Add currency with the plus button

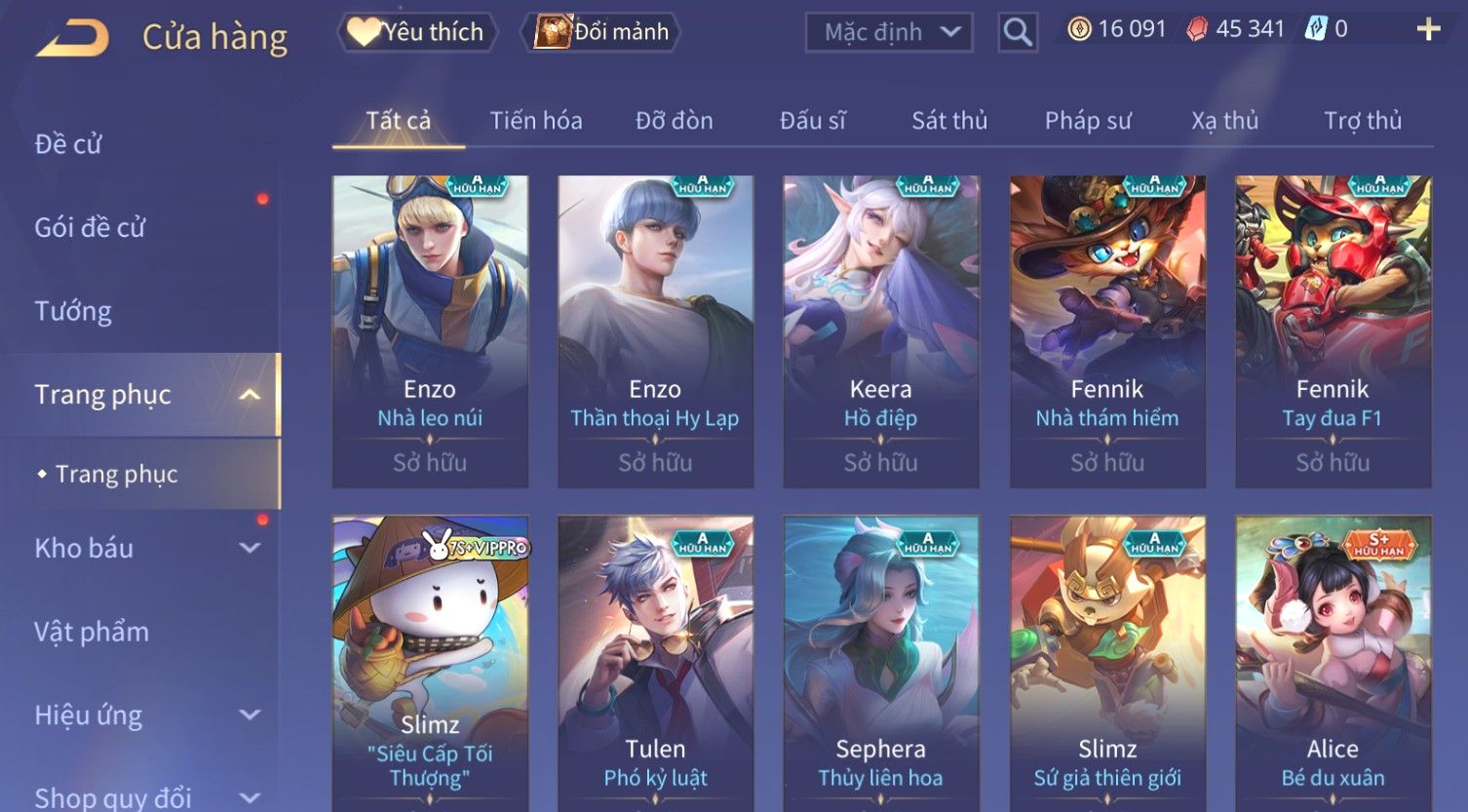click(x=1428, y=29)
